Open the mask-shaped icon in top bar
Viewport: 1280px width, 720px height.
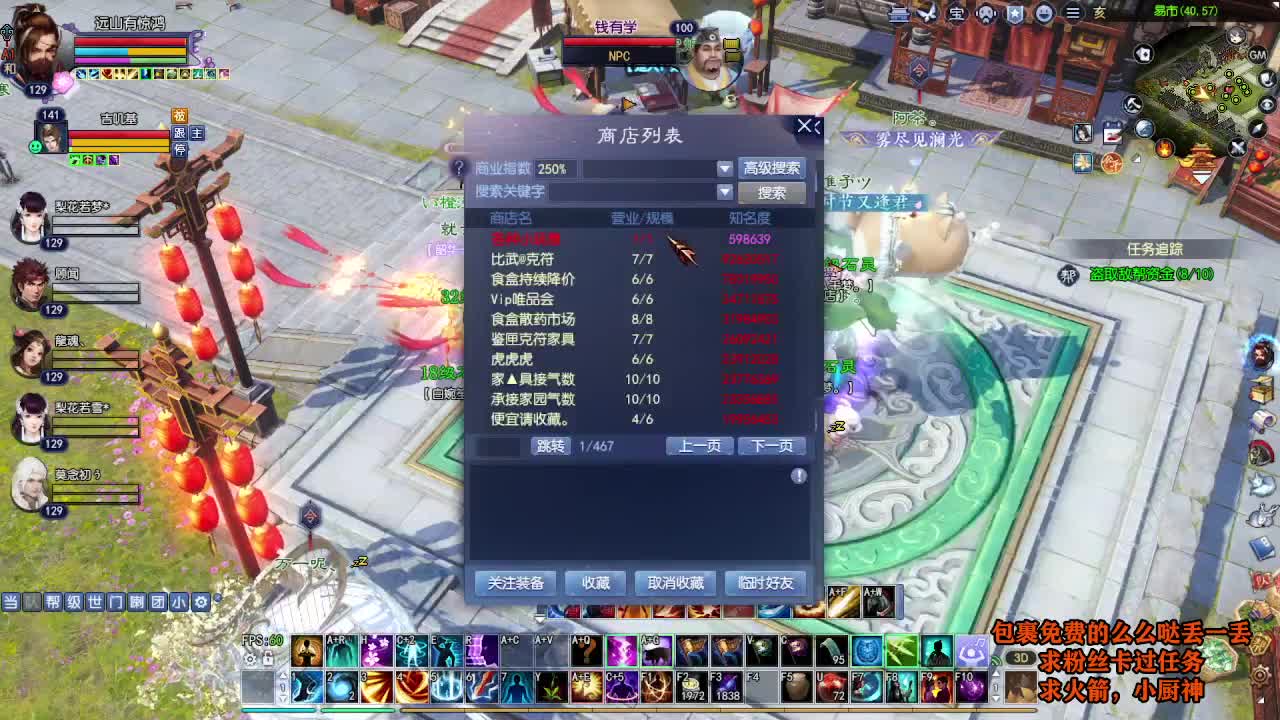986,14
